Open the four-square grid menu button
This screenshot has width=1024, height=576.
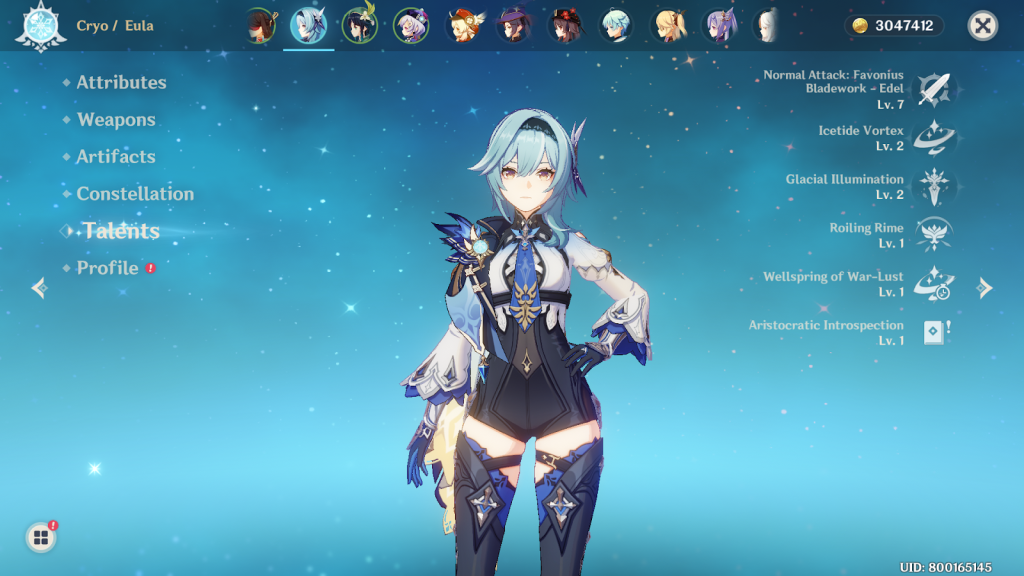point(41,538)
